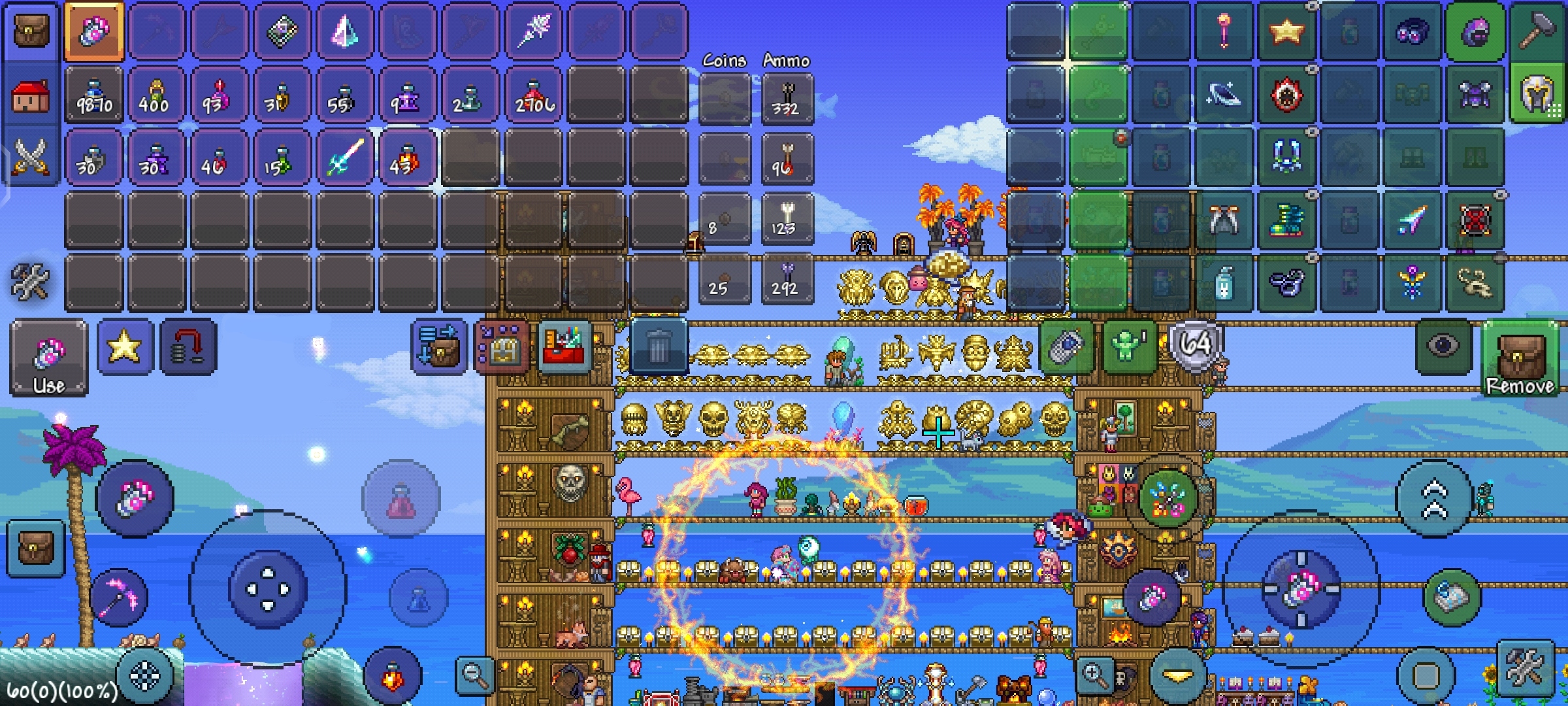Choose the white crystal prism hotbar slot

[x=344, y=31]
